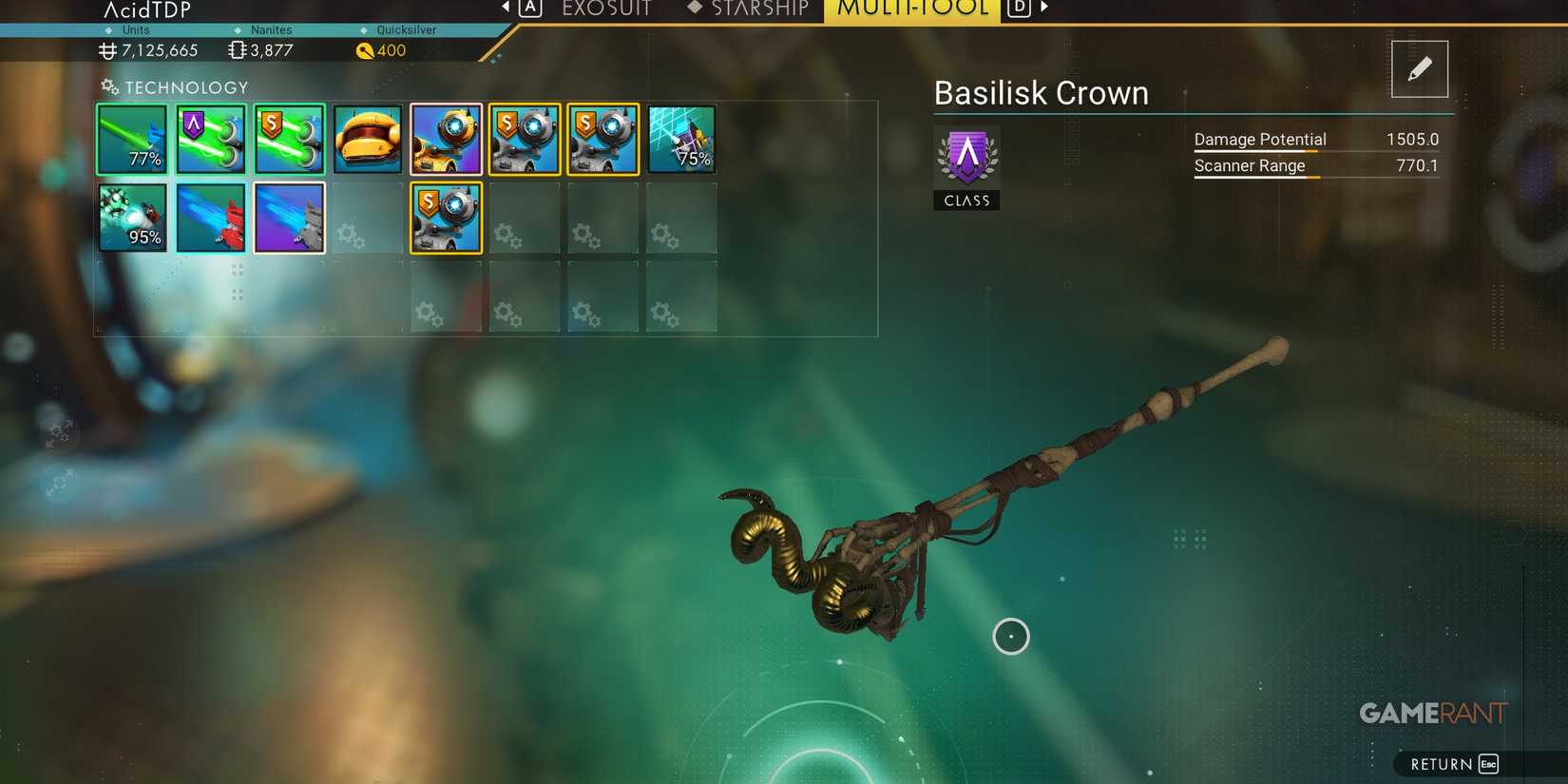Click the left arrow before Exosuit

[505, 8]
